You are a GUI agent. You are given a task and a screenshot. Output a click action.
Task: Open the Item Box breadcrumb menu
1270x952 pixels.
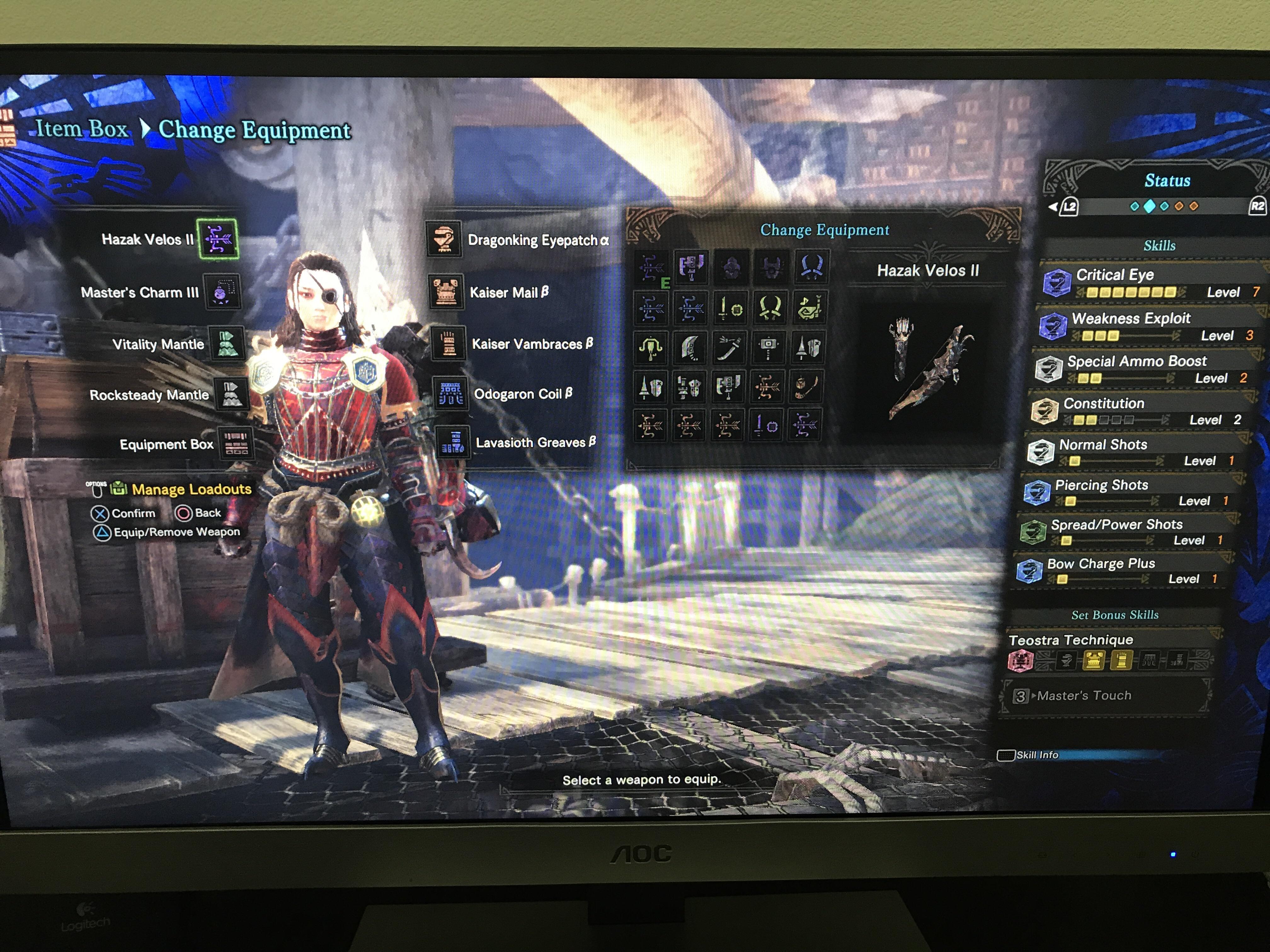click(81, 129)
